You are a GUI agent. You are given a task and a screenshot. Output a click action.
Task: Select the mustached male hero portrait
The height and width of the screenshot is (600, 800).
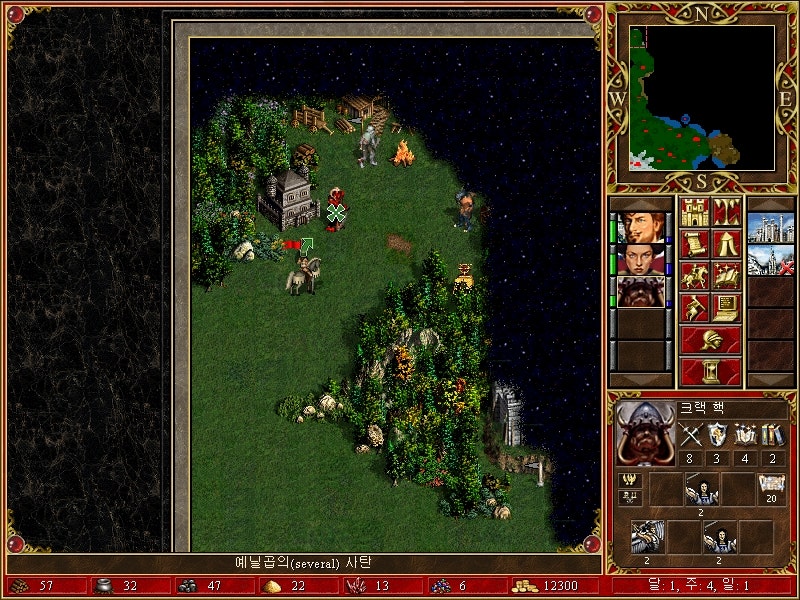640,227
